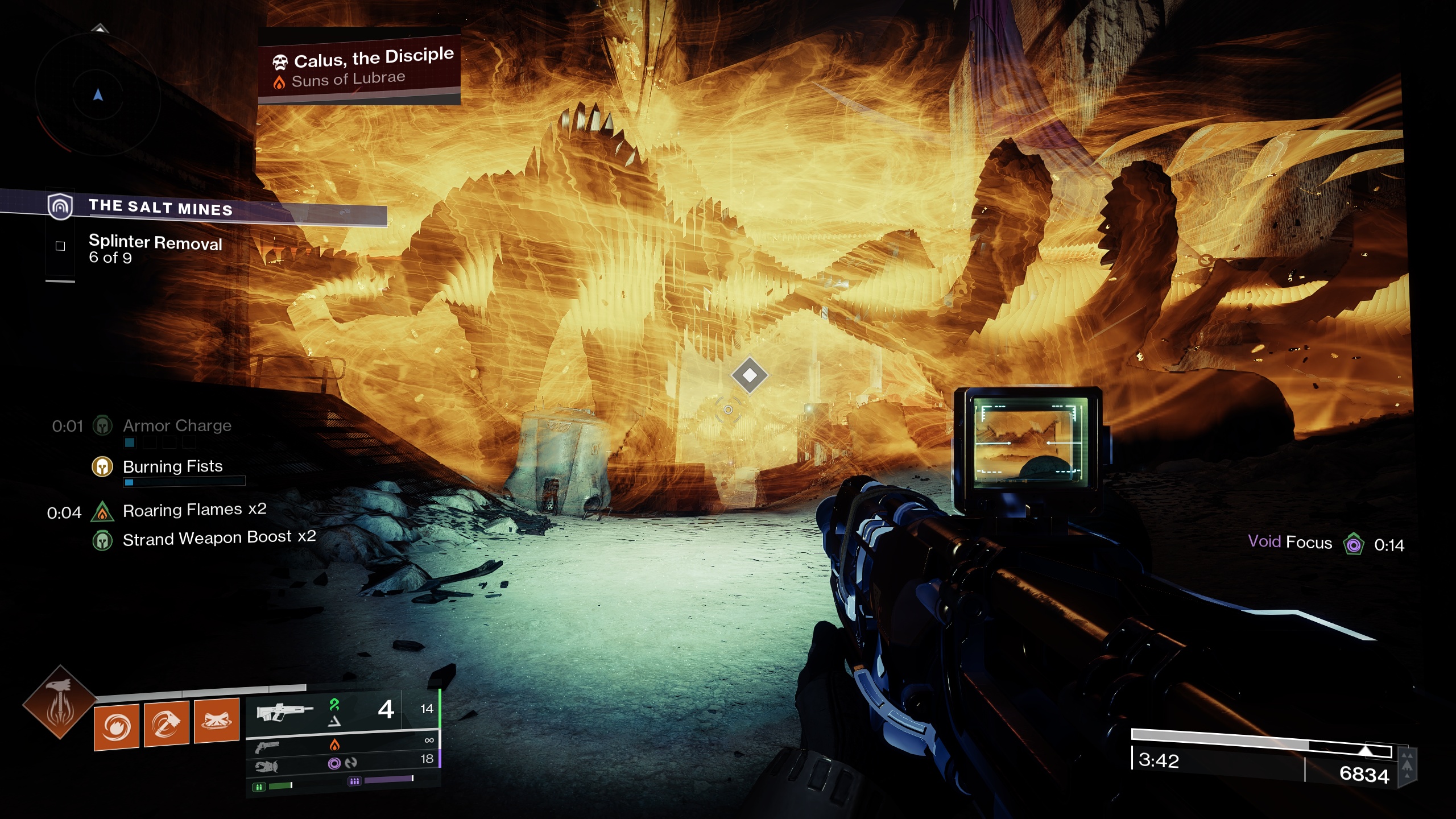This screenshot has width=1456, height=819.
Task: Inspect the Burning Fists buff icon
Action: pyautogui.click(x=102, y=466)
